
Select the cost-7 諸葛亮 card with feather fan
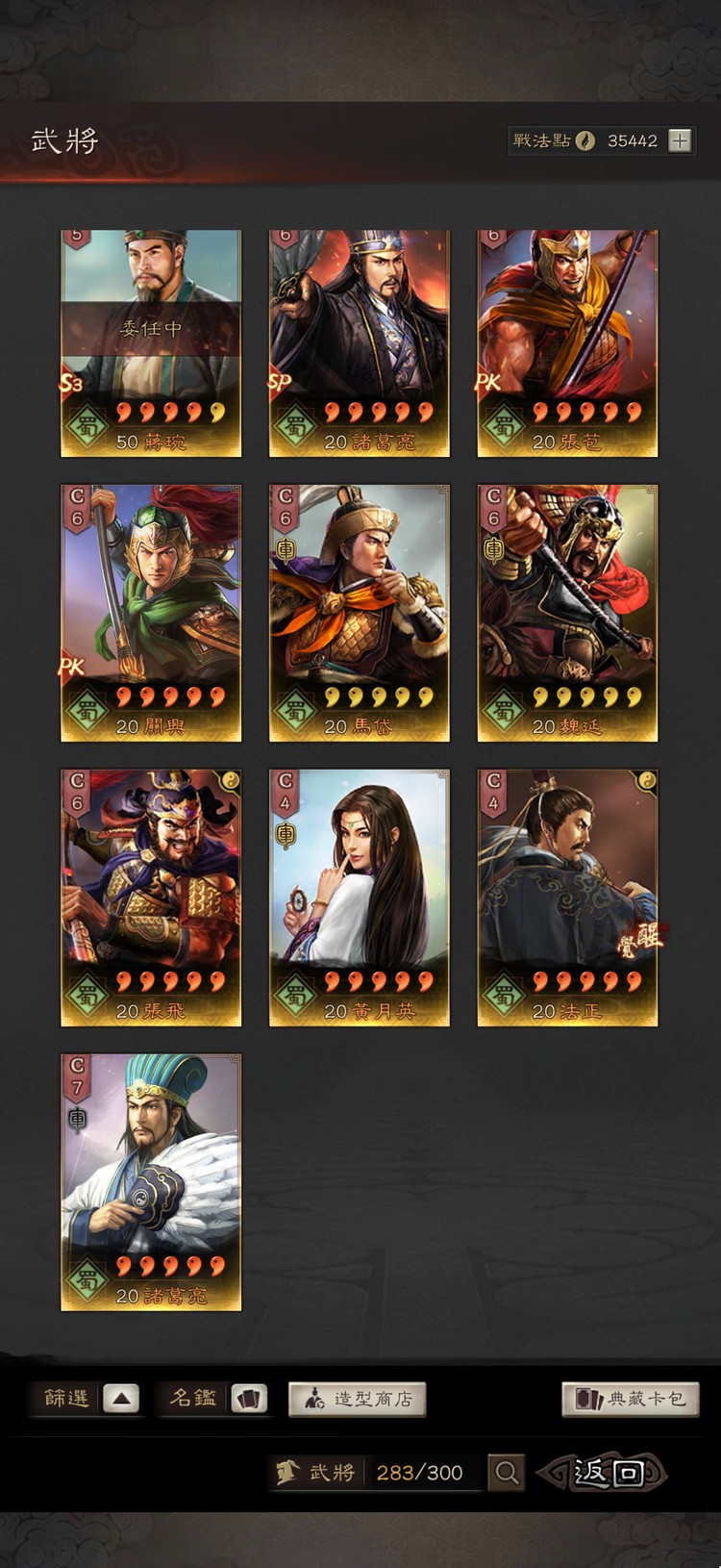click(151, 1181)
